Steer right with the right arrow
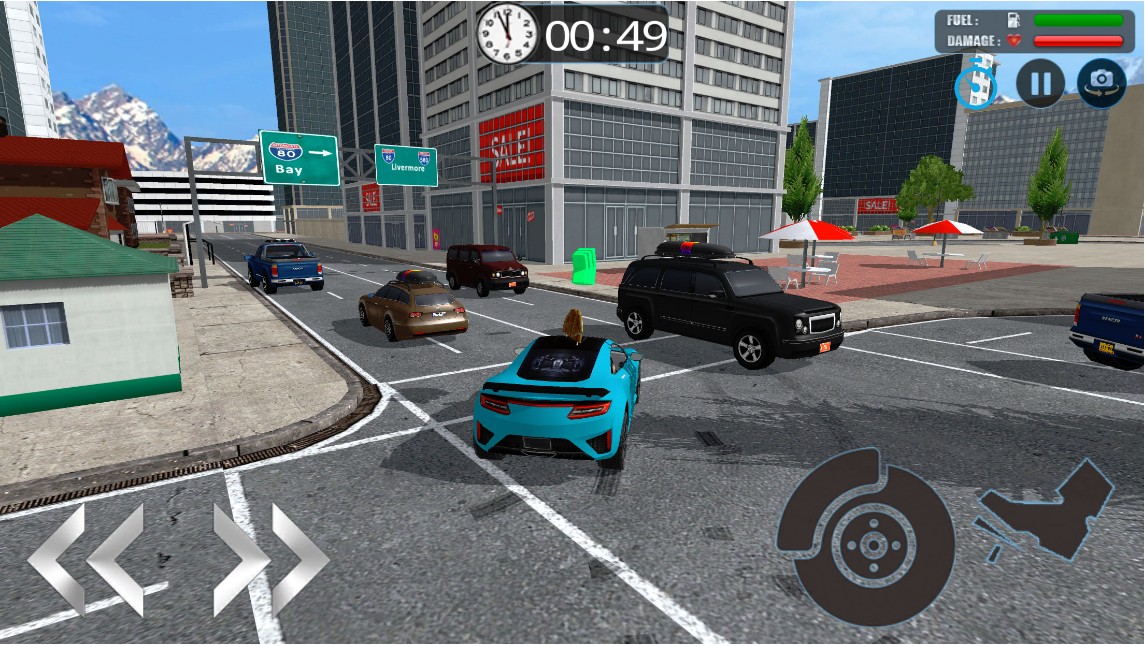 tap(270, 559)
